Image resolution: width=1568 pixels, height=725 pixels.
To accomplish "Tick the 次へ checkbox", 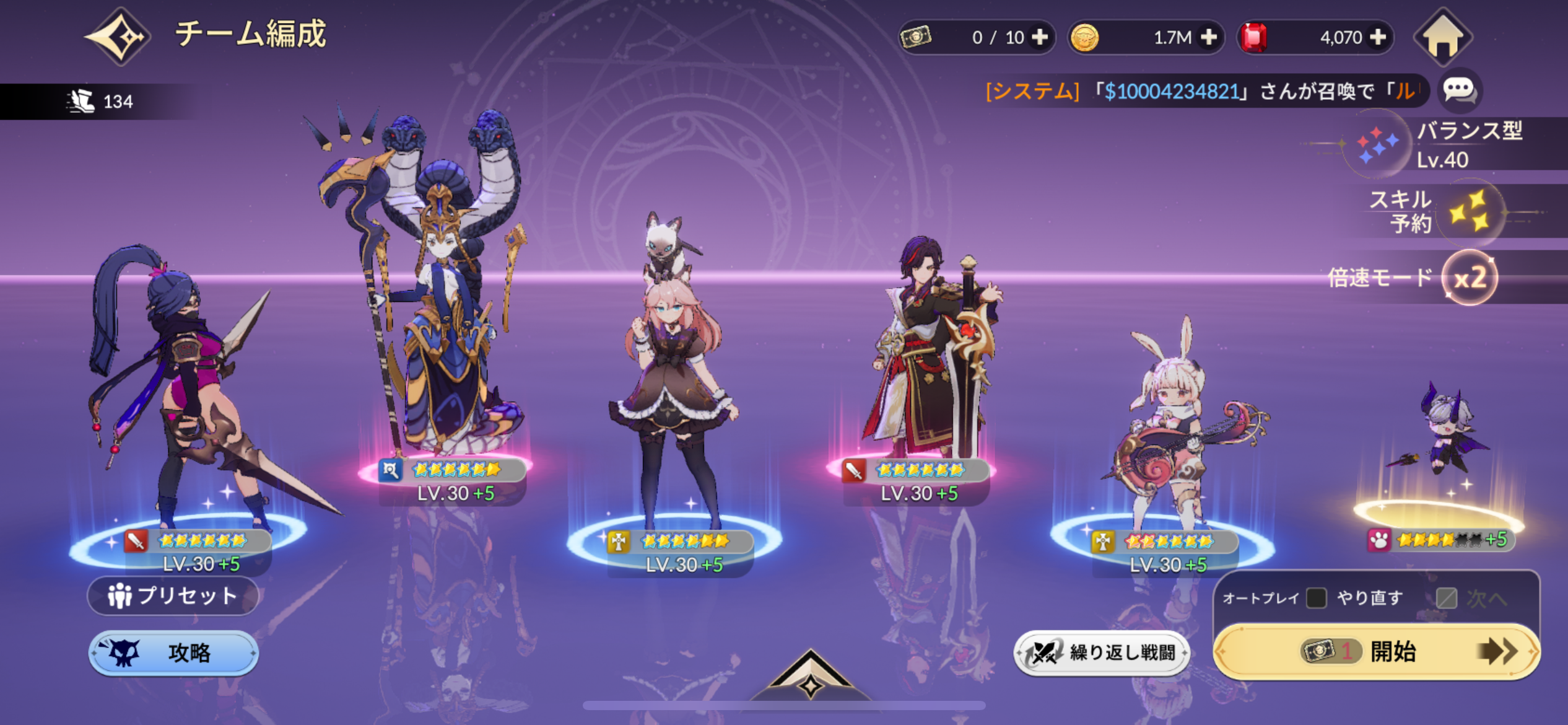I will tap(1446, 598).
